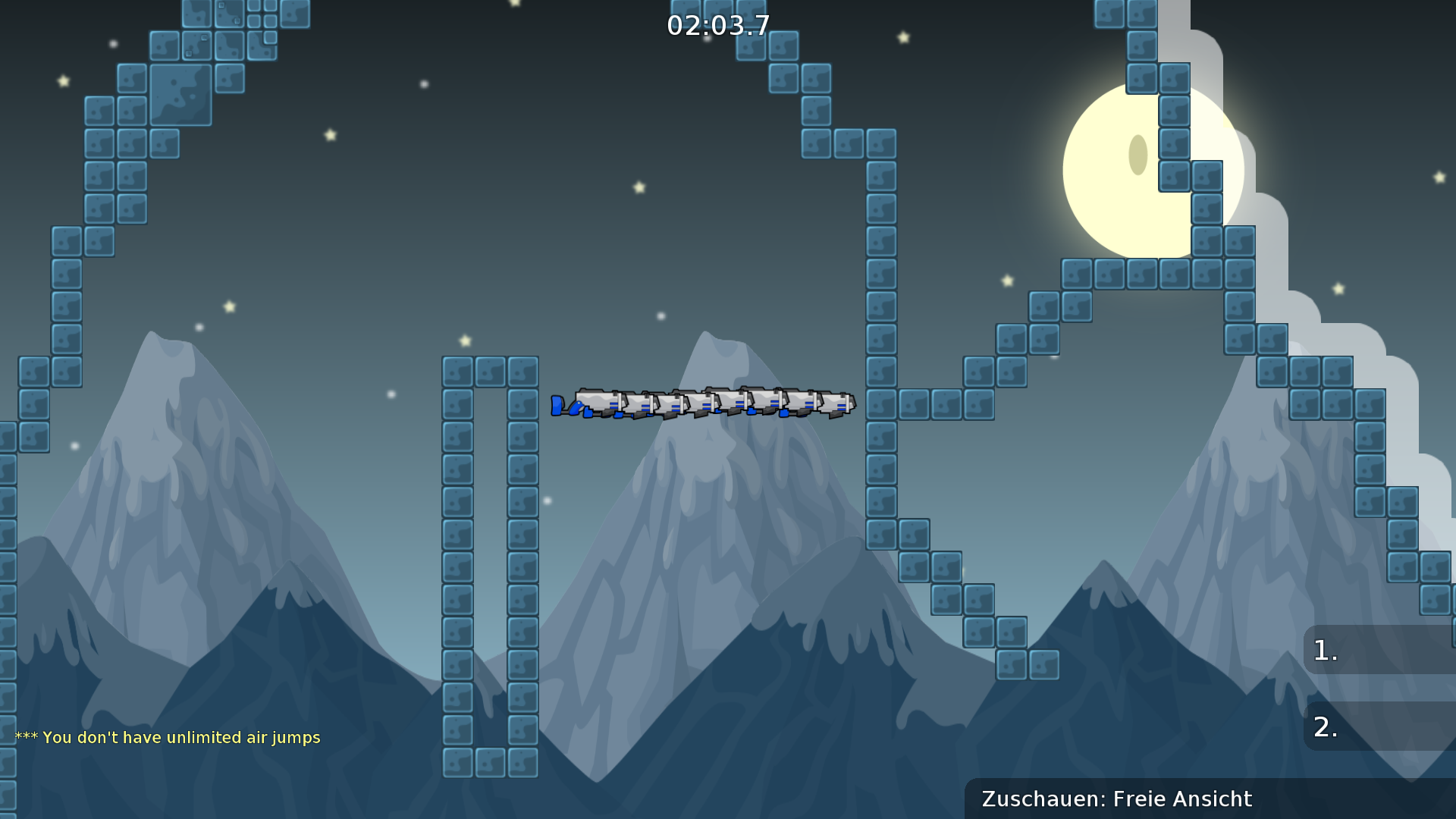Screen dimensions: 1456x819
Task: Click the large ice block in the top-left structure
Action: click(180, 95)
